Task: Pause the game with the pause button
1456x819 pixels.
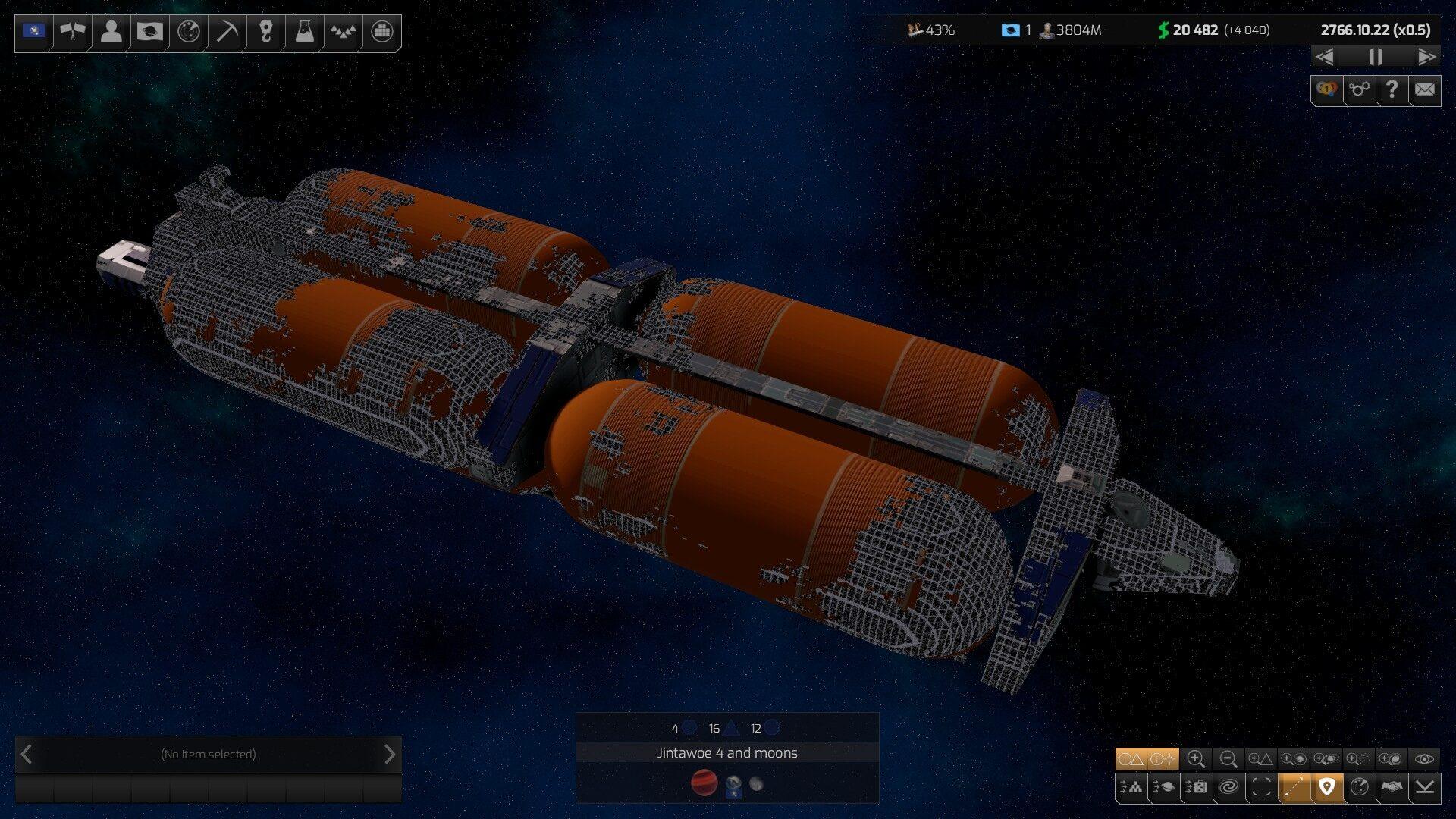Action: pos(1375,57)
